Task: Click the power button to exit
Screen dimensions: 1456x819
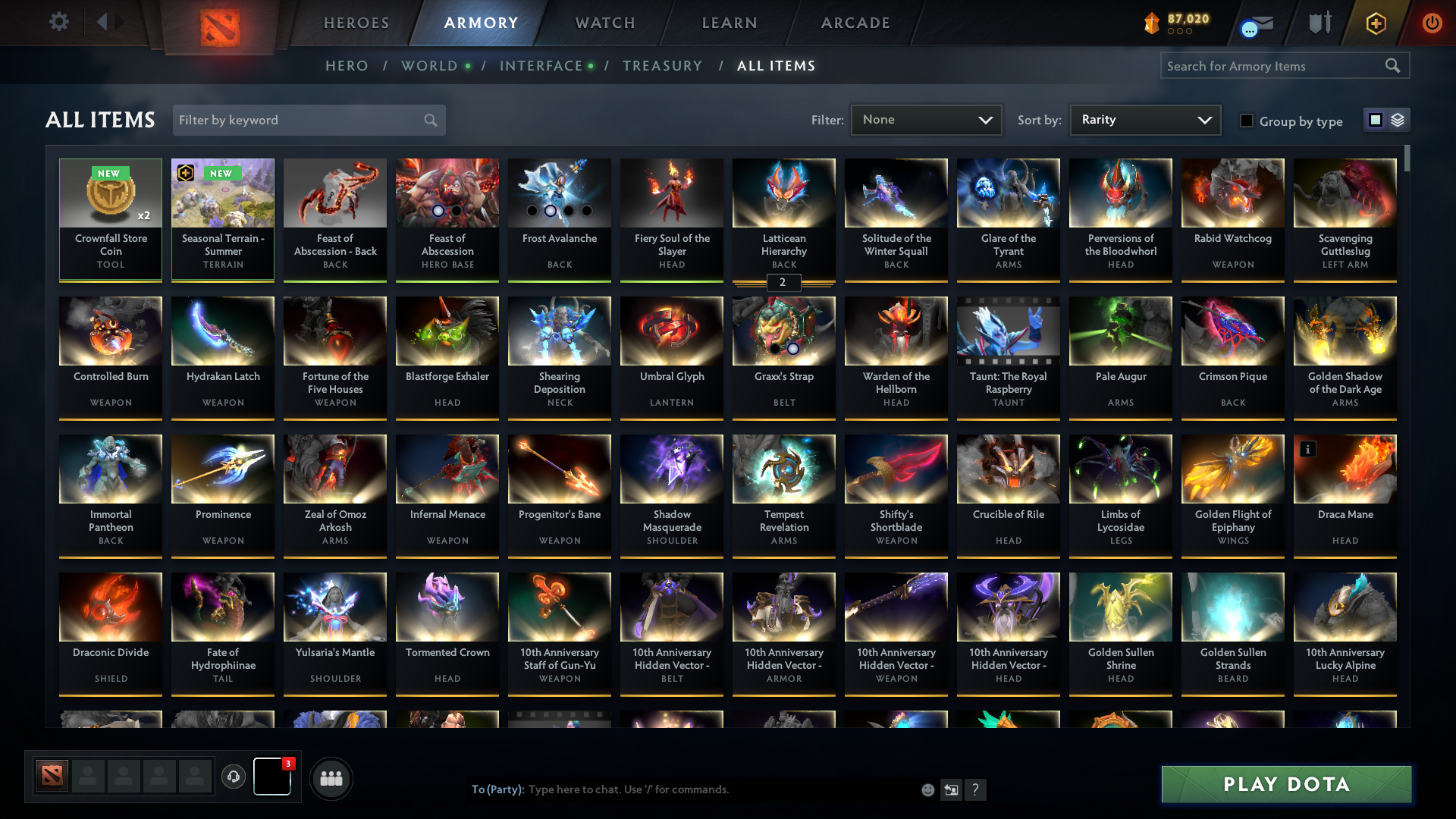Action: click(x=1432, y=22)
